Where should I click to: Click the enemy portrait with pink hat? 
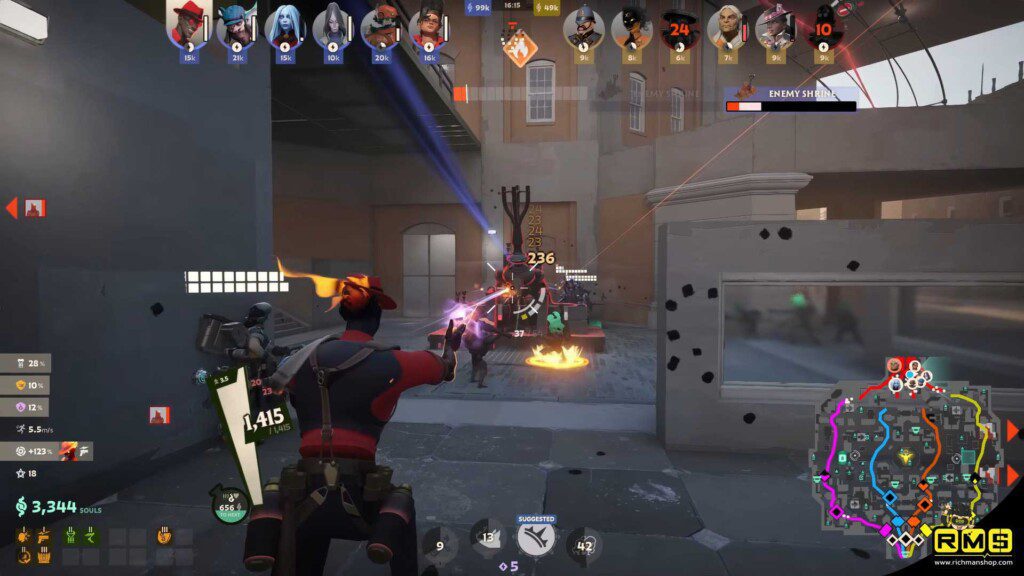tap(775, 27)
